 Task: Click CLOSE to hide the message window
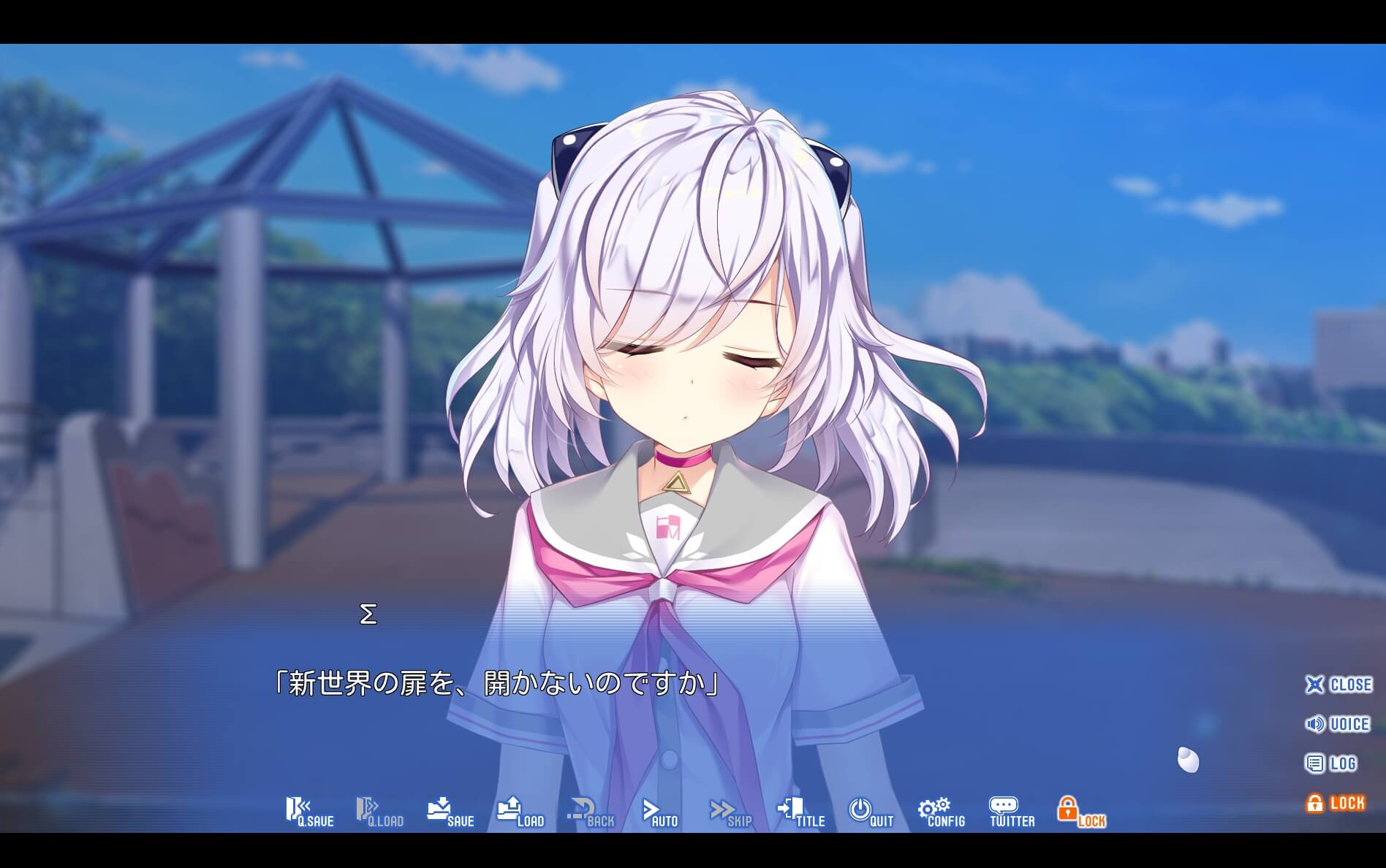1338,685
